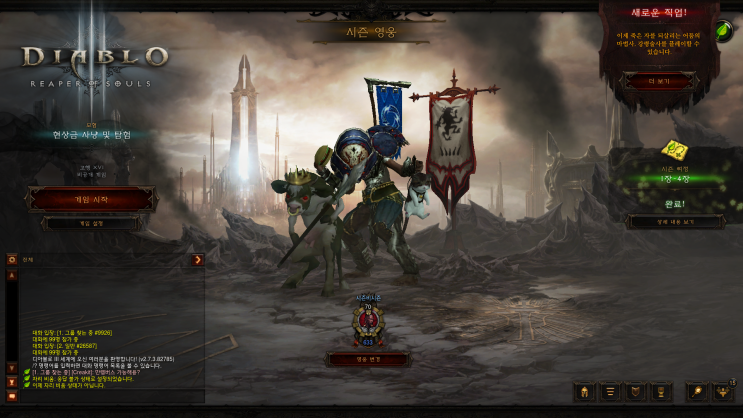Select the season hero portrait emblem

click(368, 325)
